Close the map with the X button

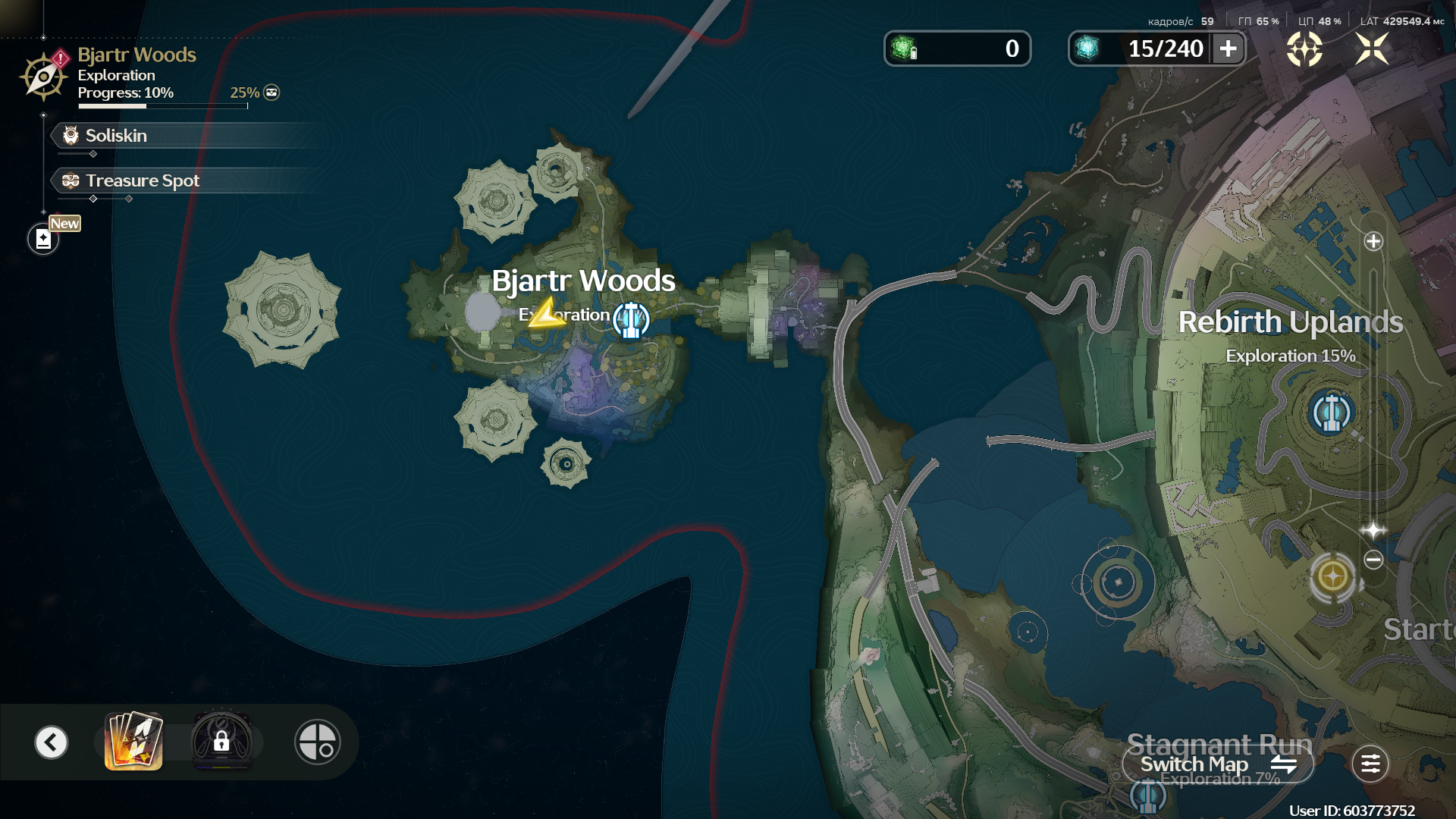point(1372,49)
